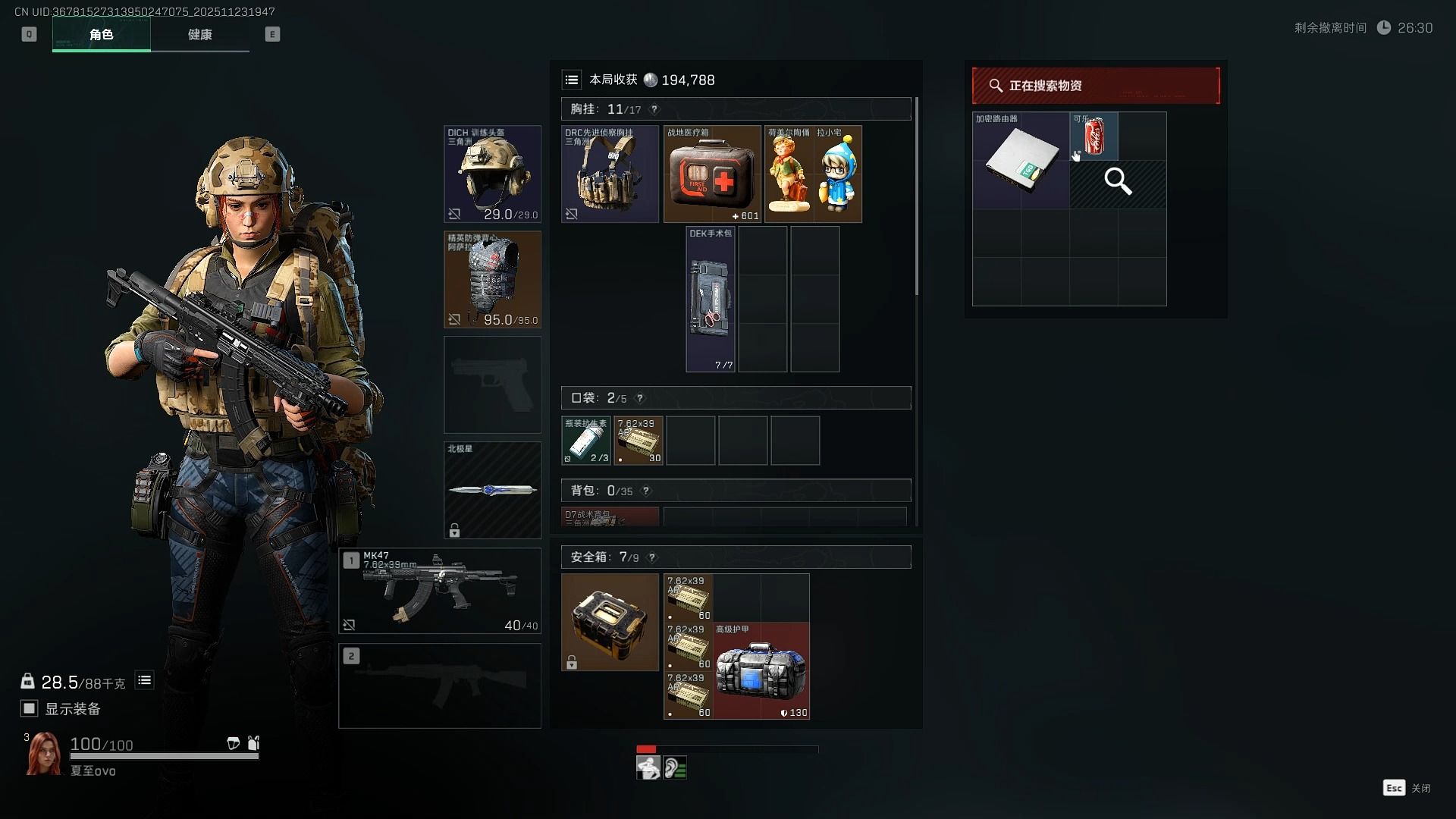Choose the 战地医疗箱 field medical kit
The height and width of the screenshot is (819, 1456).
click(x=712, y=174)
